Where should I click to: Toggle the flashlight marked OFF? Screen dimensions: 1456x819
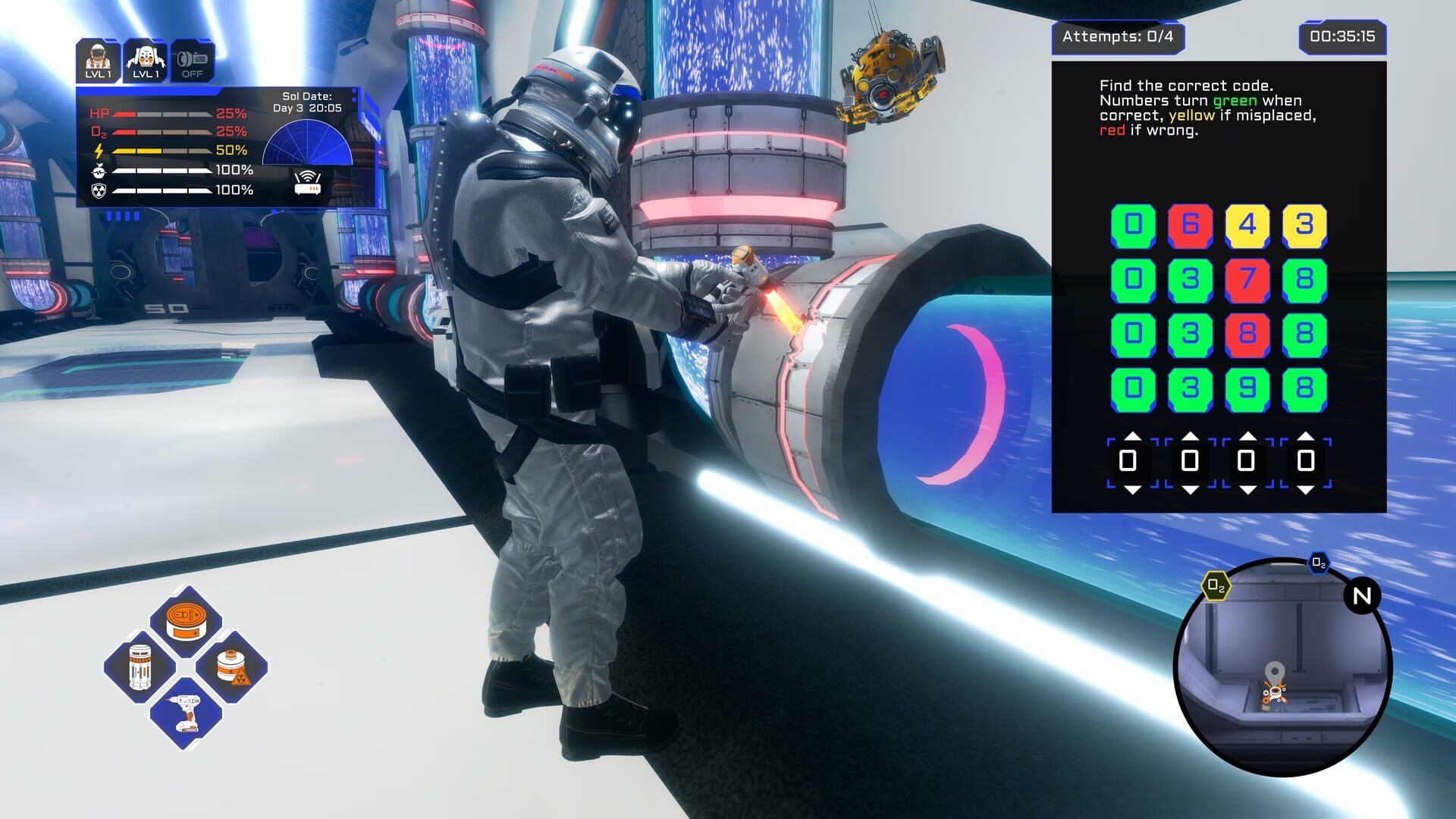click(x=193, y=61)
